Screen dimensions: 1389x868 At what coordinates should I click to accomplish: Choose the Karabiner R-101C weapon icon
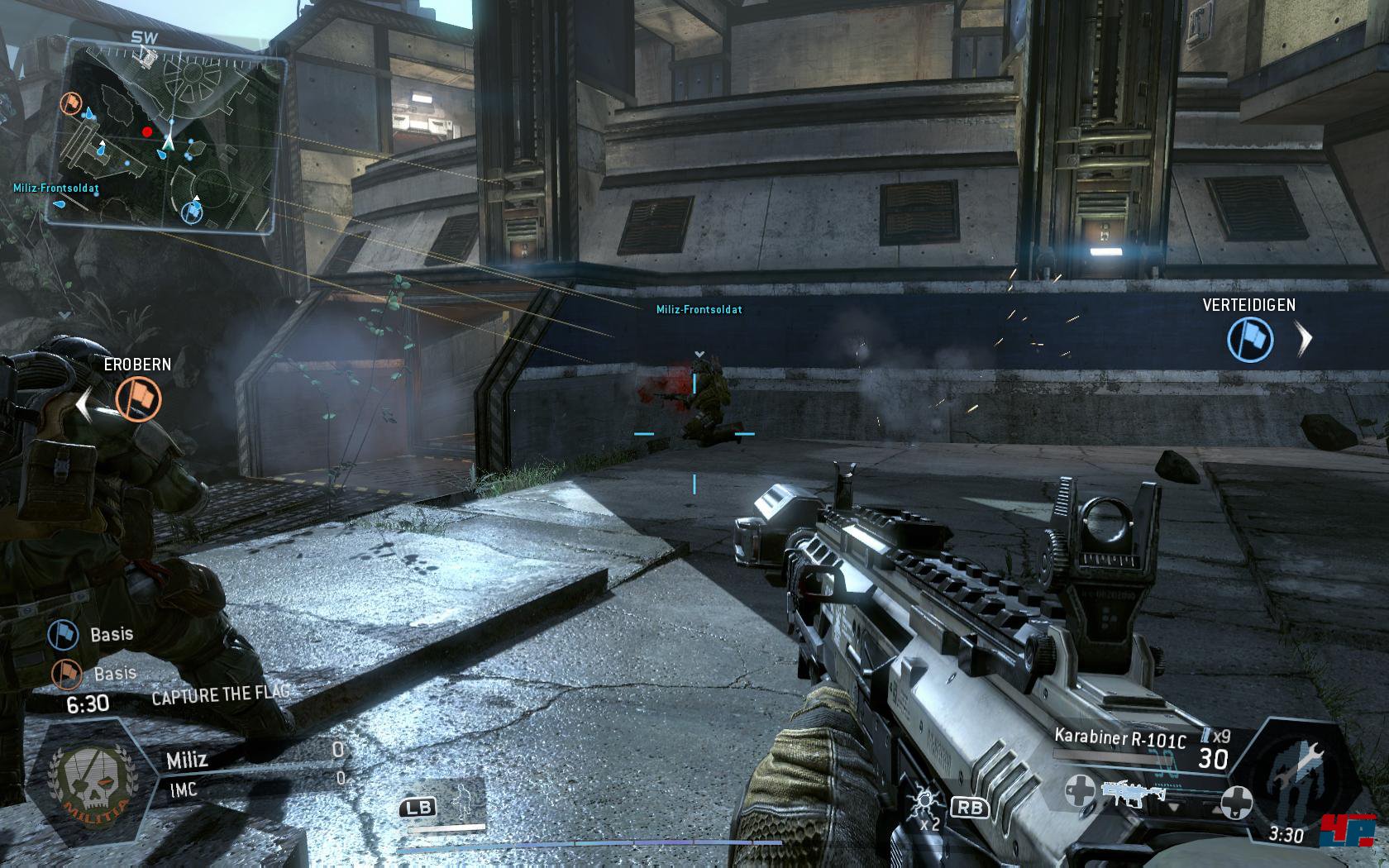point(1133,794)
